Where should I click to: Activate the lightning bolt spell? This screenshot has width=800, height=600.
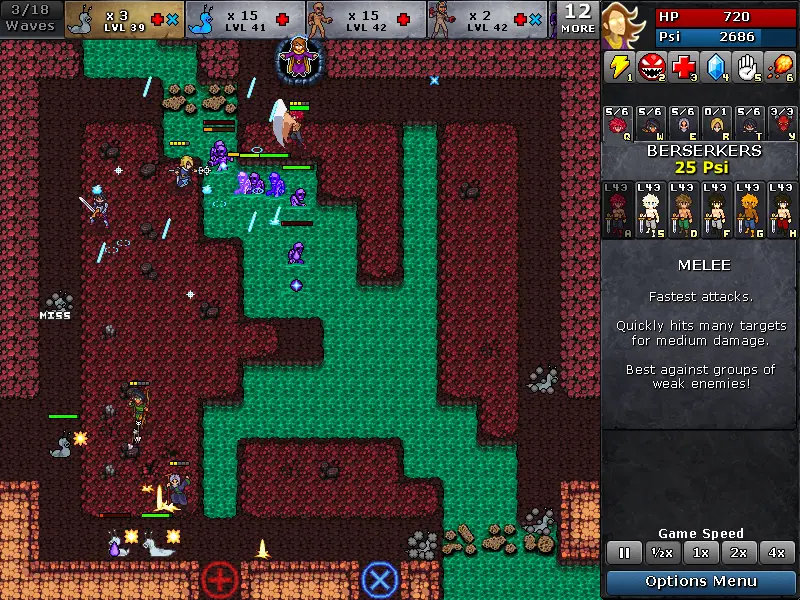click(619, 67)
